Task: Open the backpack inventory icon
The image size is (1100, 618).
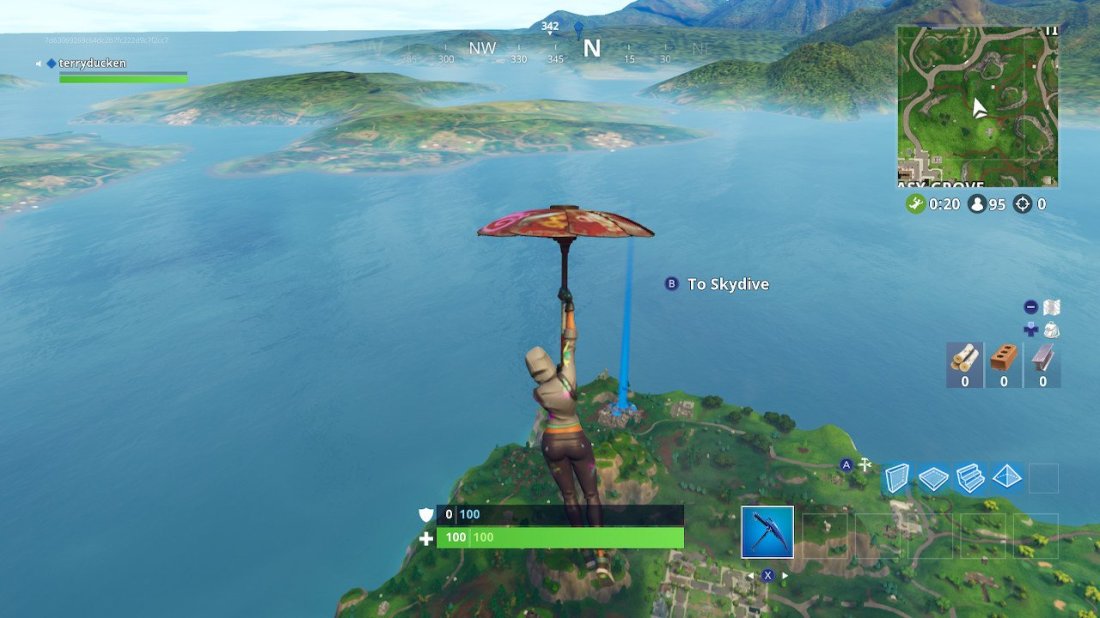Action: pos(1051,330)
